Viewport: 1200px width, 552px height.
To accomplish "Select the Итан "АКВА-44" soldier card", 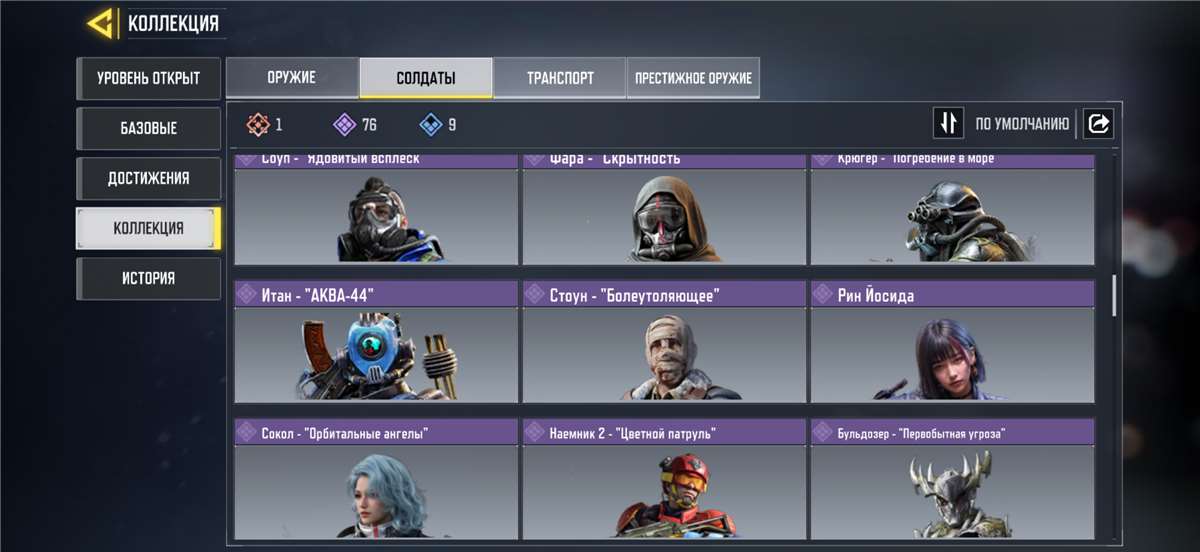I will [x=376, y=342].
